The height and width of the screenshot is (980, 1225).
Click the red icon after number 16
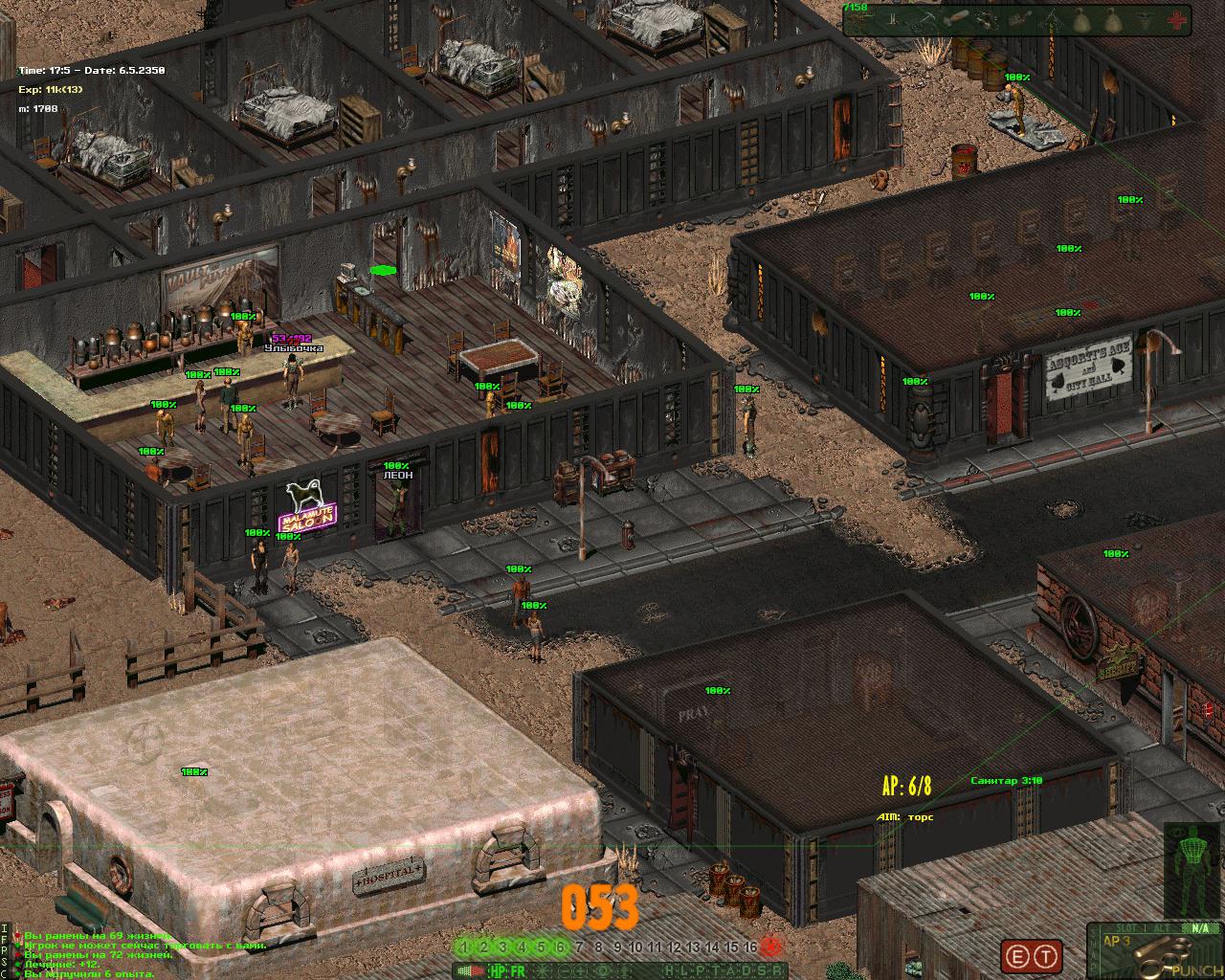coord(772,947)
